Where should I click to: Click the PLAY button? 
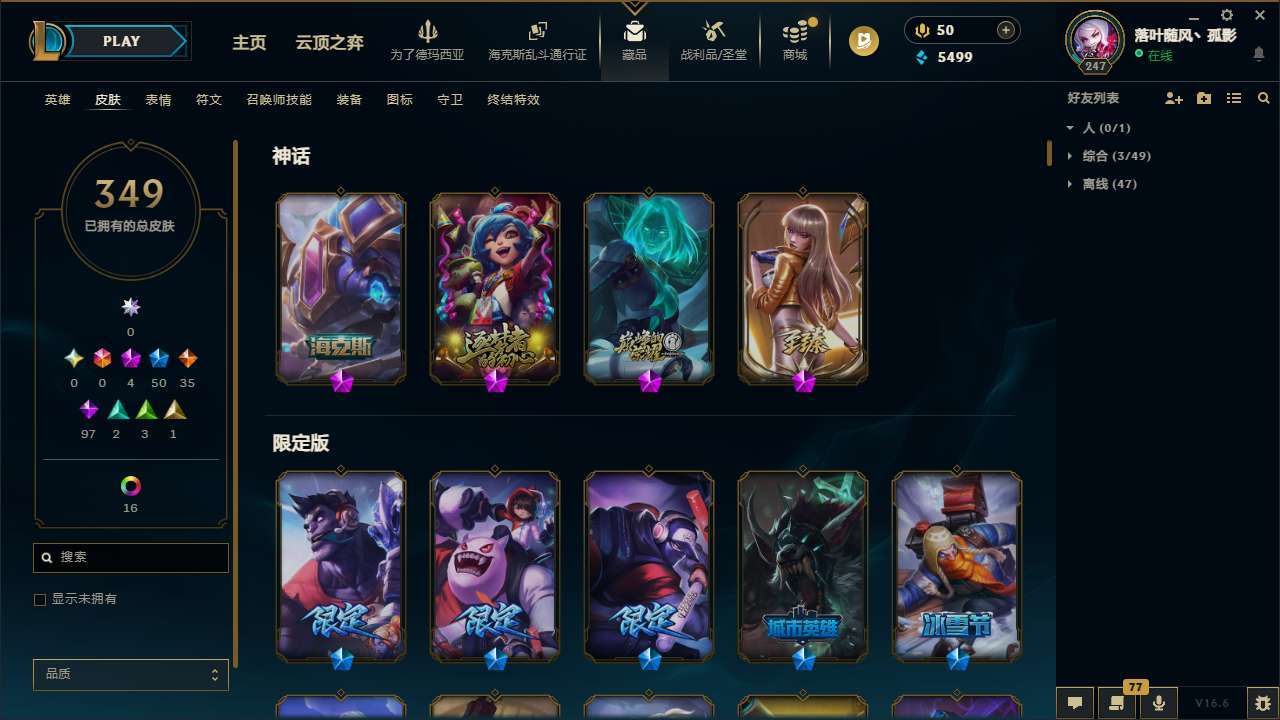point(121,41)
